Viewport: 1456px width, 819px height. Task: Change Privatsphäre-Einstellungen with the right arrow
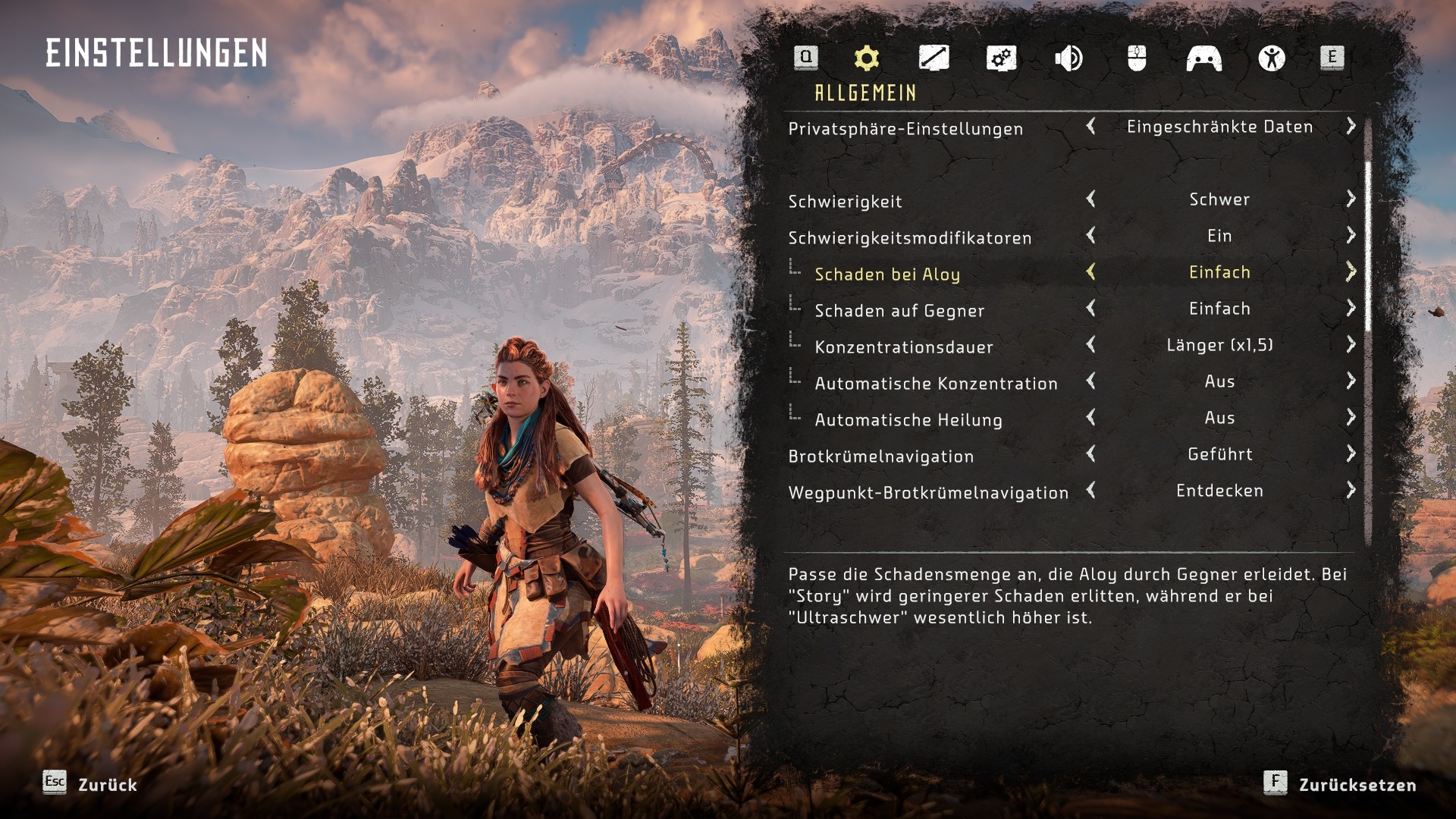[x=1351, y=127]
